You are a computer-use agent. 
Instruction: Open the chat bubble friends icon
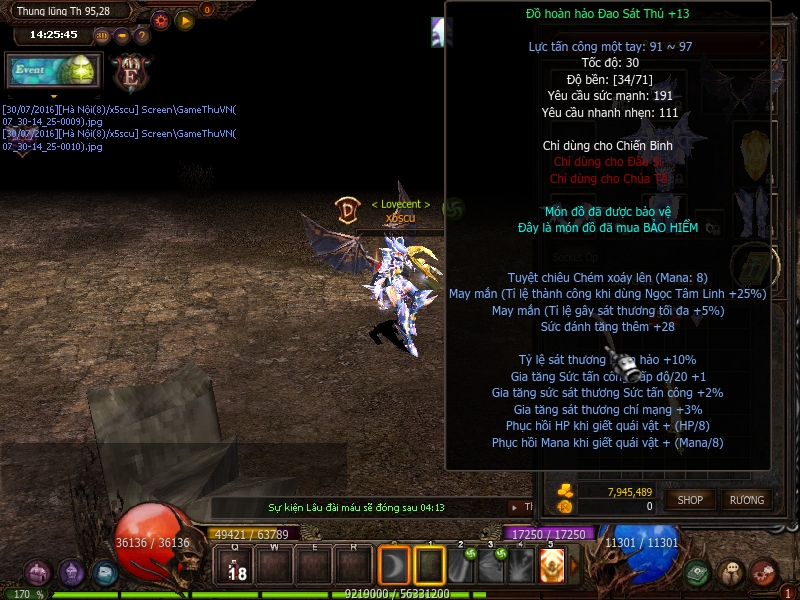733,573
